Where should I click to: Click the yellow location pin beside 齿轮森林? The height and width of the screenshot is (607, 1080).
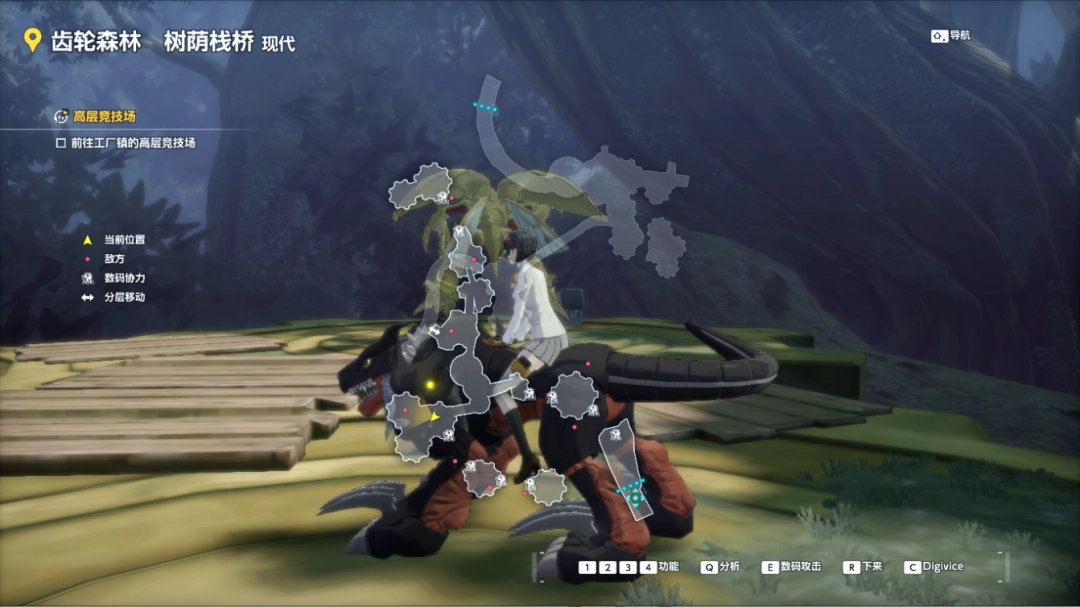tap(32, 40)
